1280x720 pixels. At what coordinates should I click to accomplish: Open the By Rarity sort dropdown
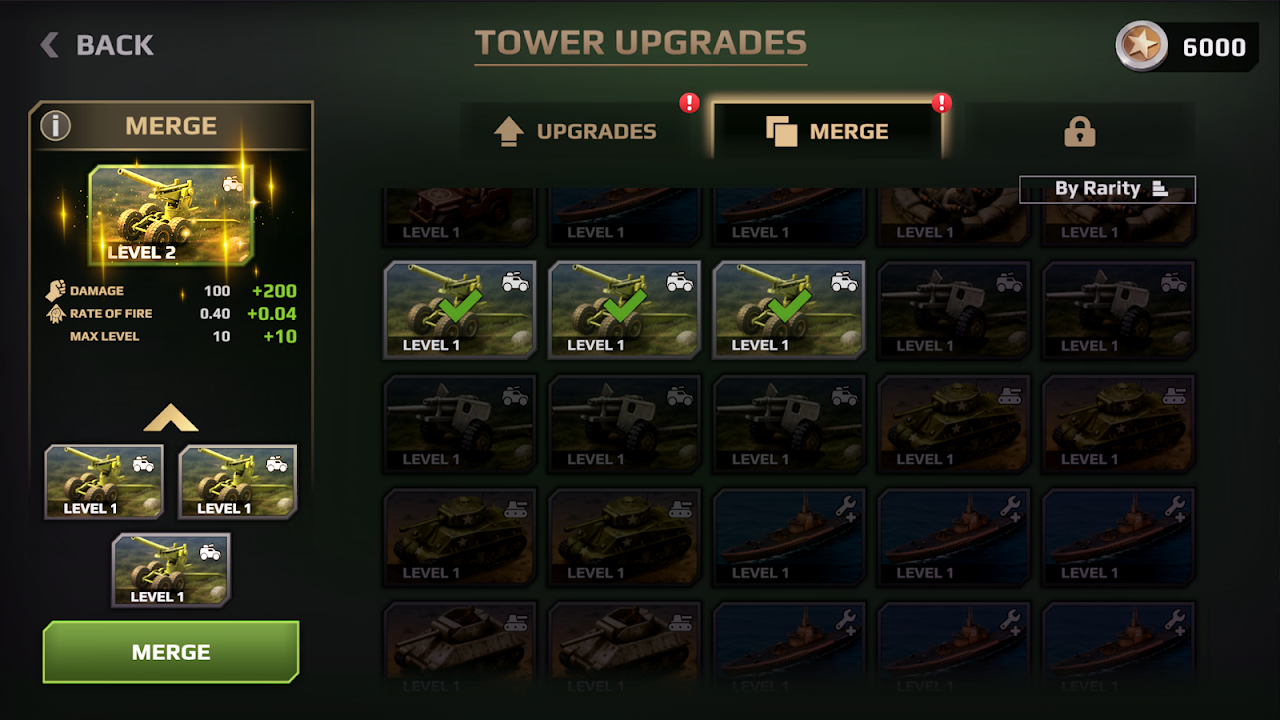tap(1107, 189)
